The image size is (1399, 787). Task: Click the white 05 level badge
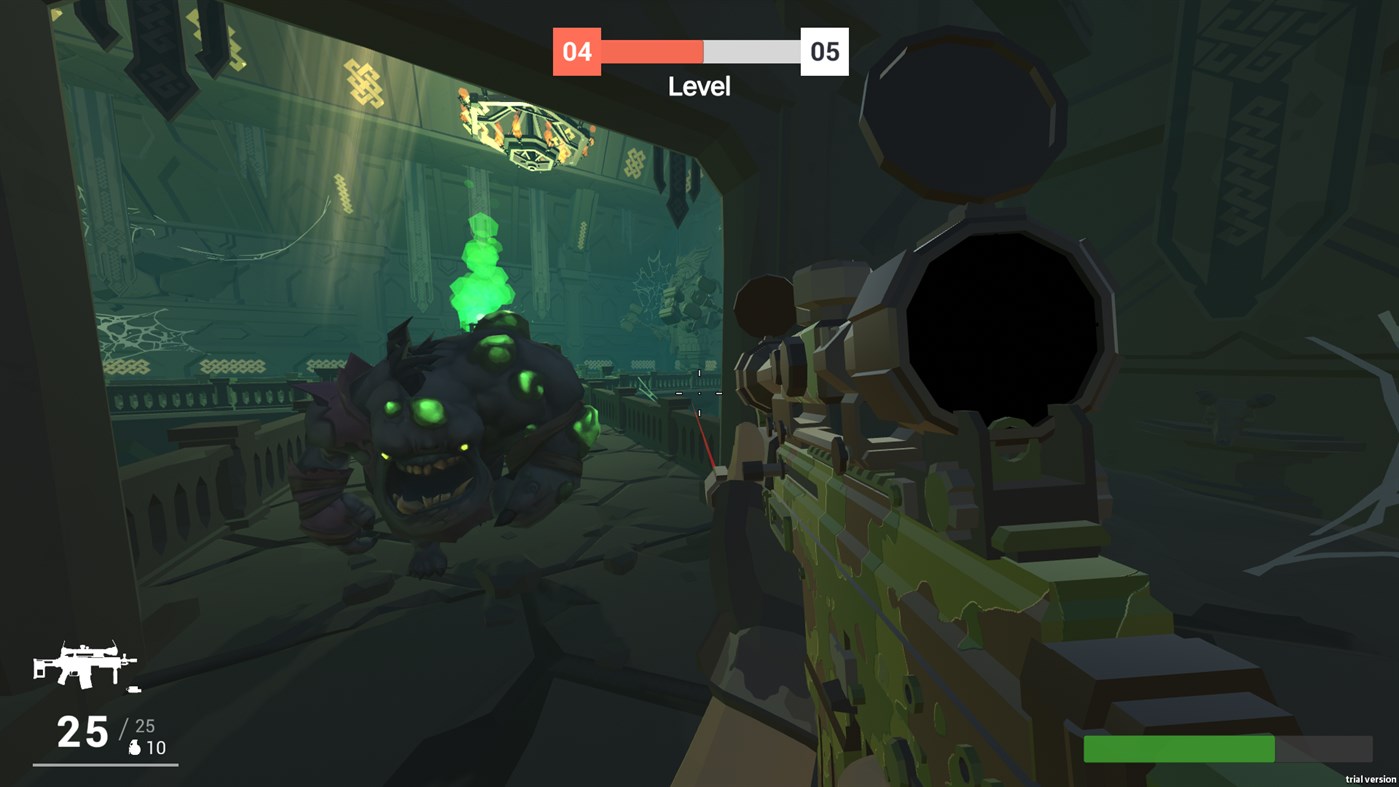click(x=823, y=51)
